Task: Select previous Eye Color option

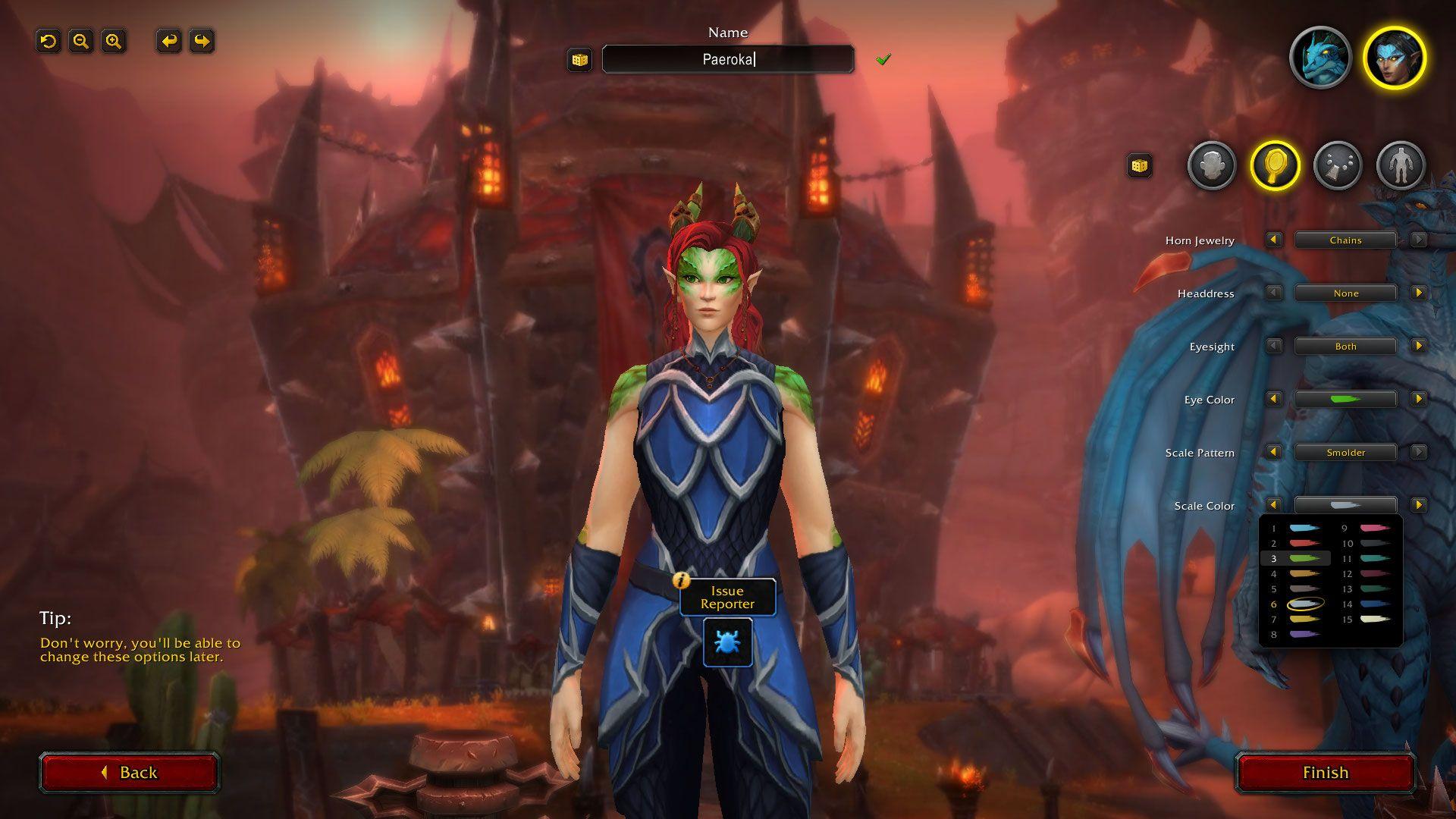Action: (x=1274, y=399)
